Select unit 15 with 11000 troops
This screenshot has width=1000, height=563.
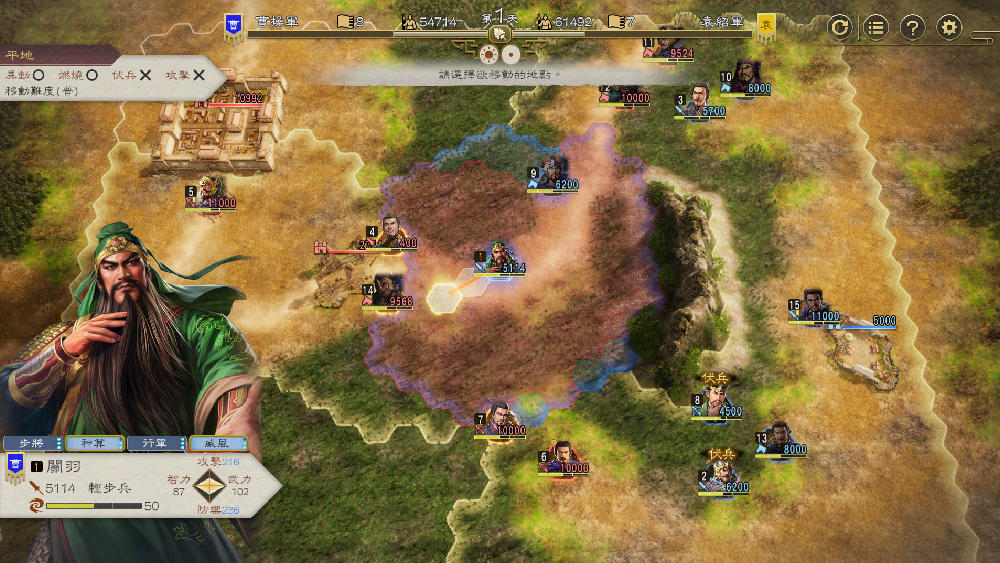814,307
